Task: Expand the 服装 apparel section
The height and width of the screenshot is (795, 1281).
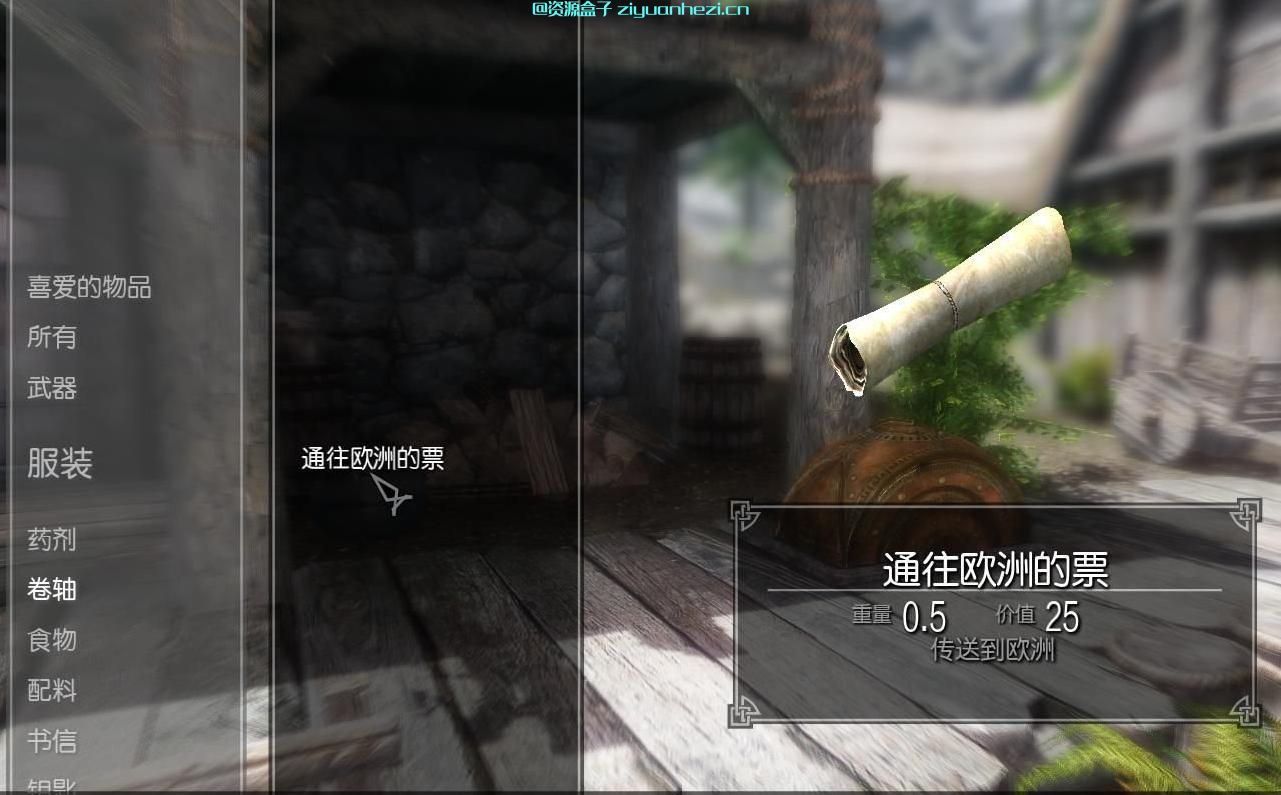Action: tap(60, 465)
